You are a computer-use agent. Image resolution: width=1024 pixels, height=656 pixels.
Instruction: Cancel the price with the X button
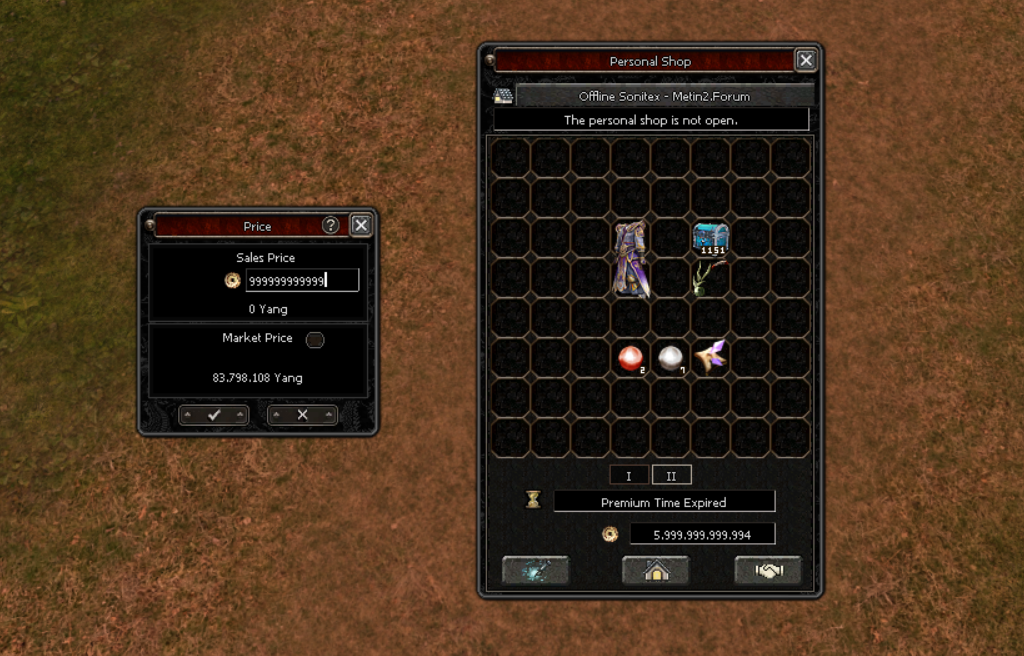coord(302,415)
